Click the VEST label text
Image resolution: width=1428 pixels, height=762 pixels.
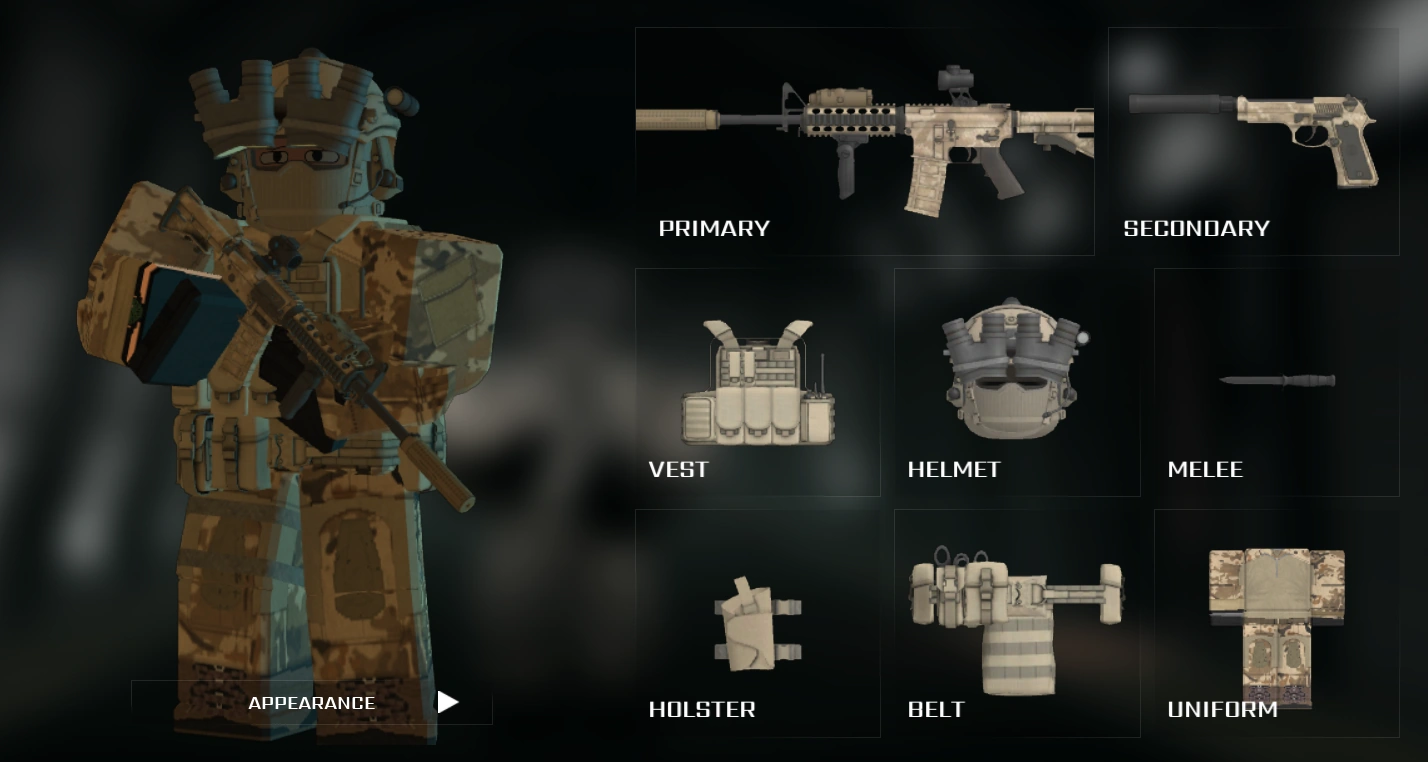[680, 469]
